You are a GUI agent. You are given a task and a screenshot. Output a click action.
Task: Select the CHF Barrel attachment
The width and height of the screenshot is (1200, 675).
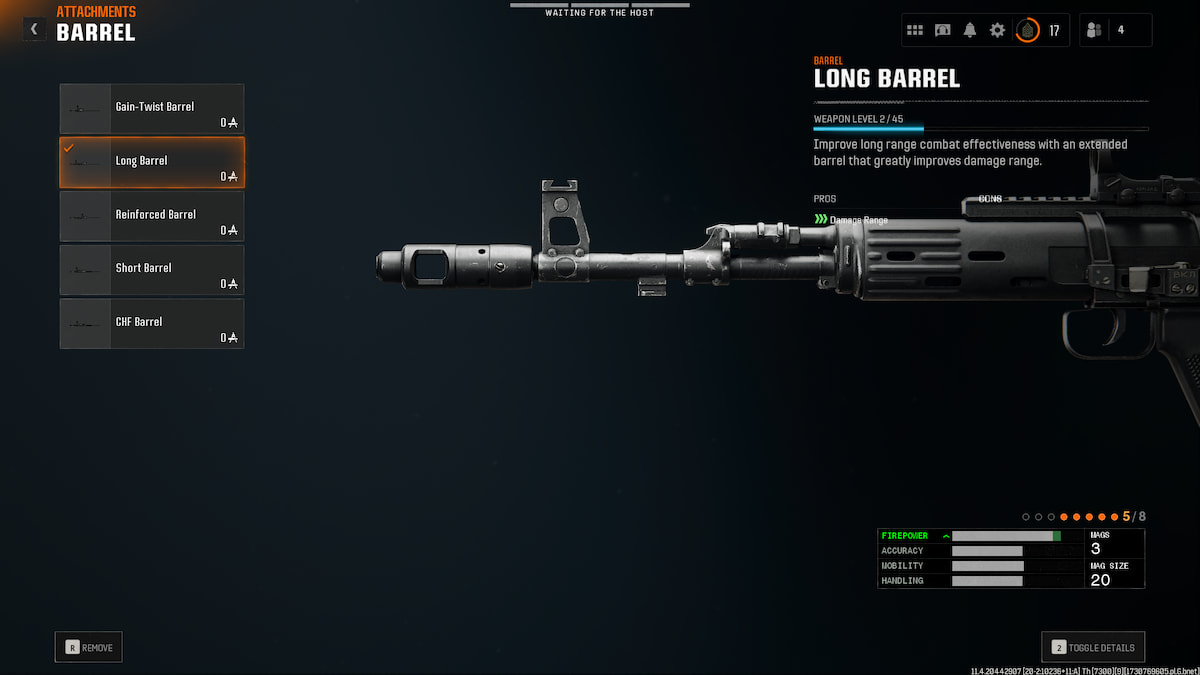(x=152, y=323)
